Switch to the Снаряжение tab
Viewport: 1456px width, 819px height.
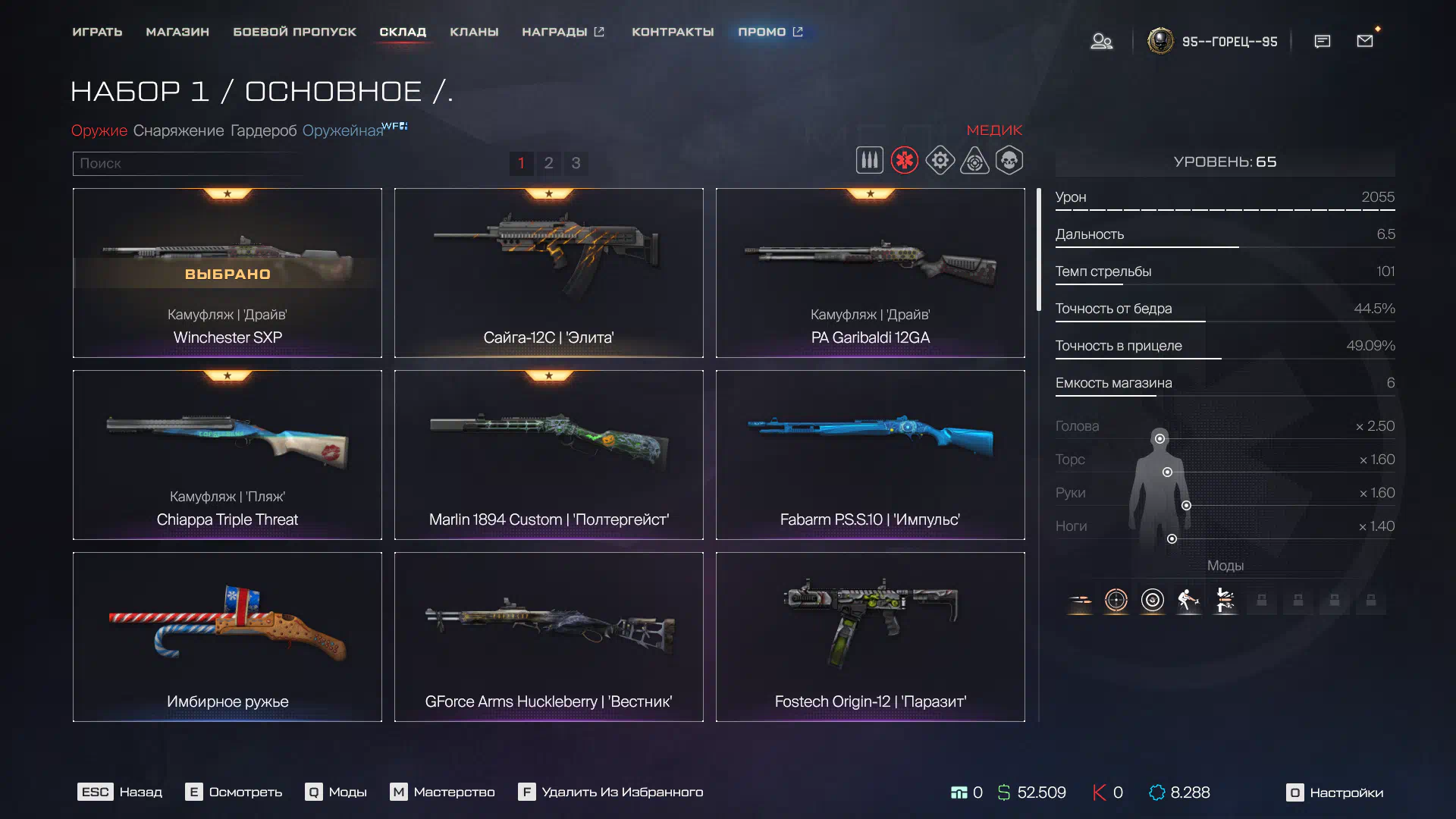point(178,130)
